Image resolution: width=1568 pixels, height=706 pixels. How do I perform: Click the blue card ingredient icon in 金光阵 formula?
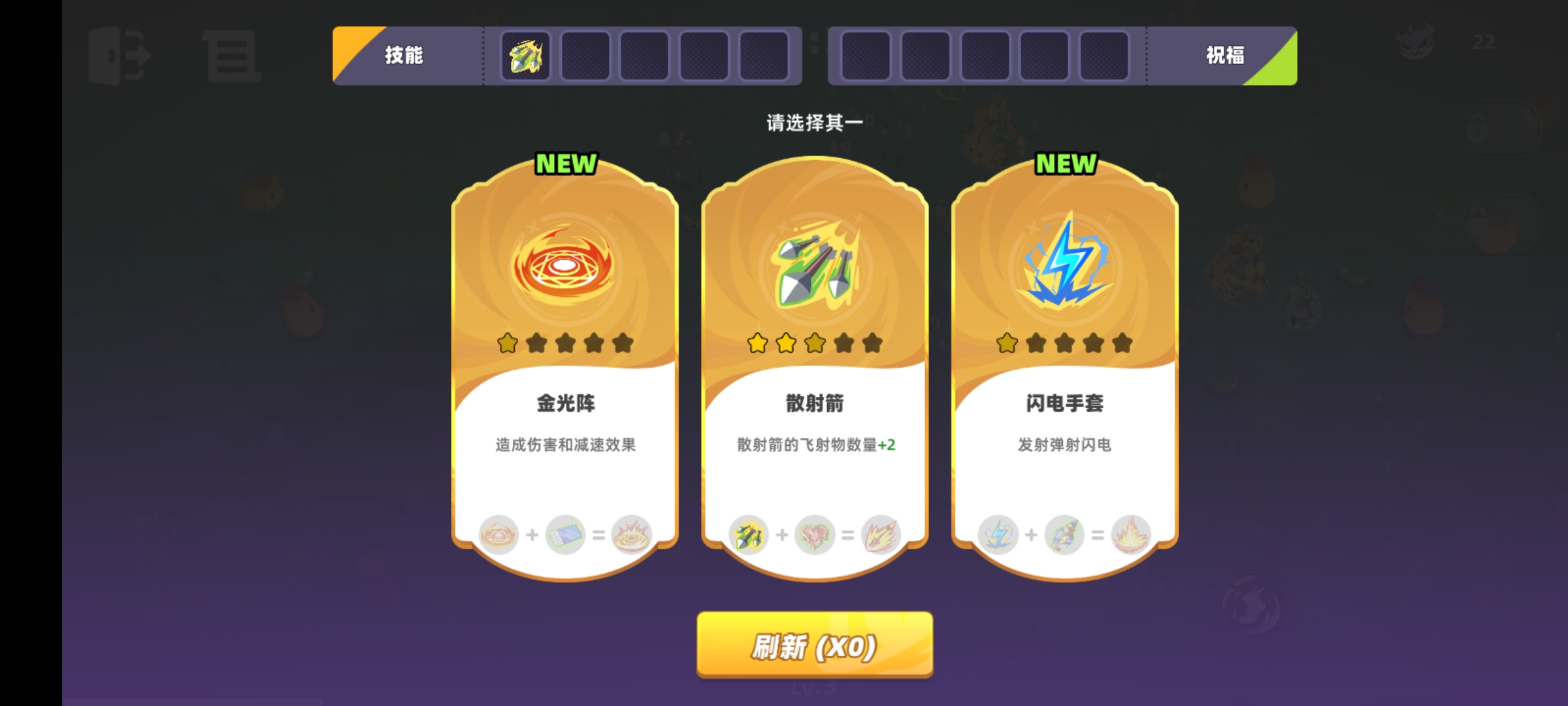[564, 535]
